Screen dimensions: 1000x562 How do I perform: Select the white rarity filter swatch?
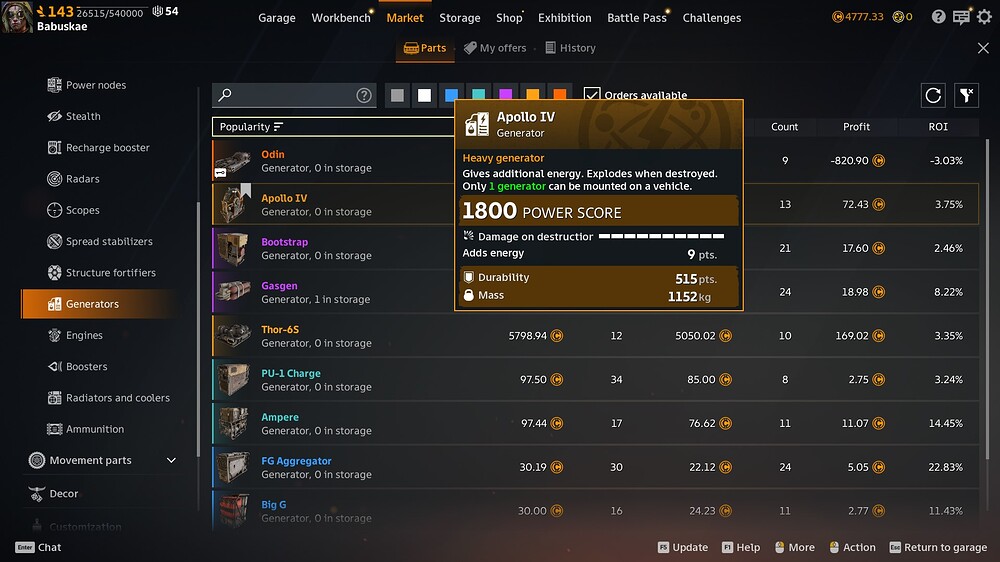coord(425,95)
